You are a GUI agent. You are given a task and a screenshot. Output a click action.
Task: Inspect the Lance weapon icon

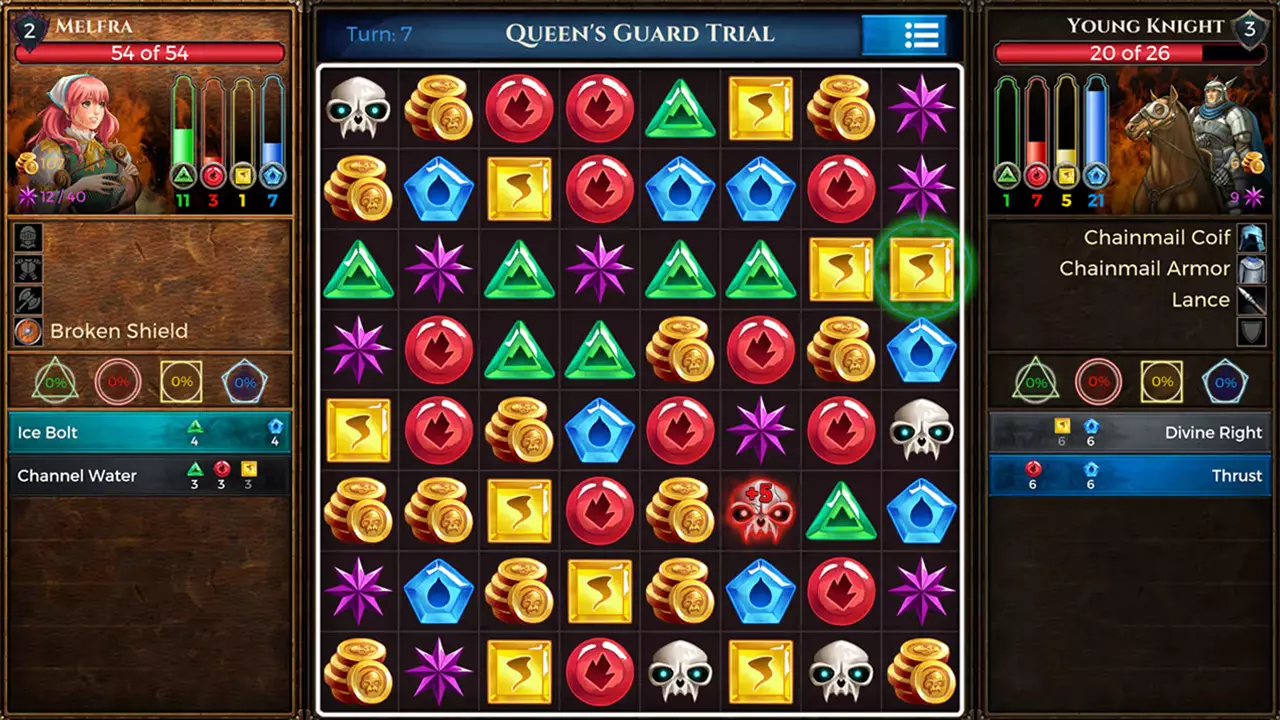point(1251,299)
